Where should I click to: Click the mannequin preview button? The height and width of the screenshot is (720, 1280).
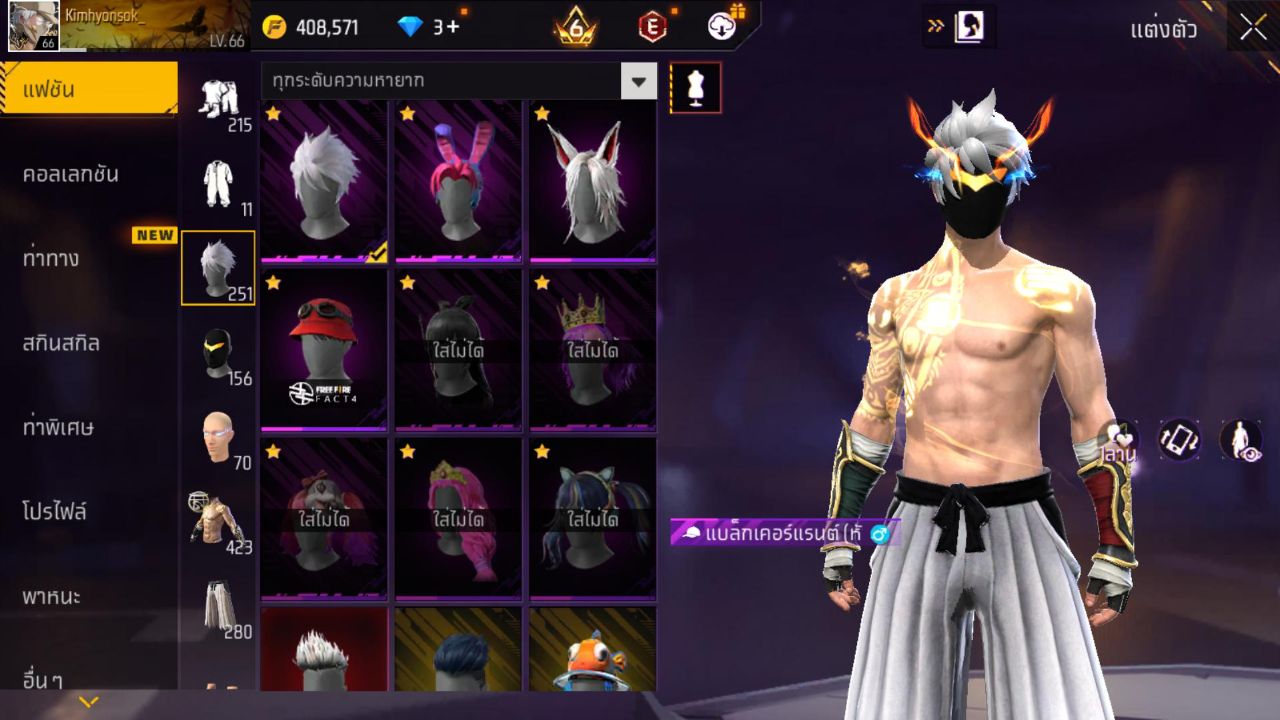pos(695,88)
